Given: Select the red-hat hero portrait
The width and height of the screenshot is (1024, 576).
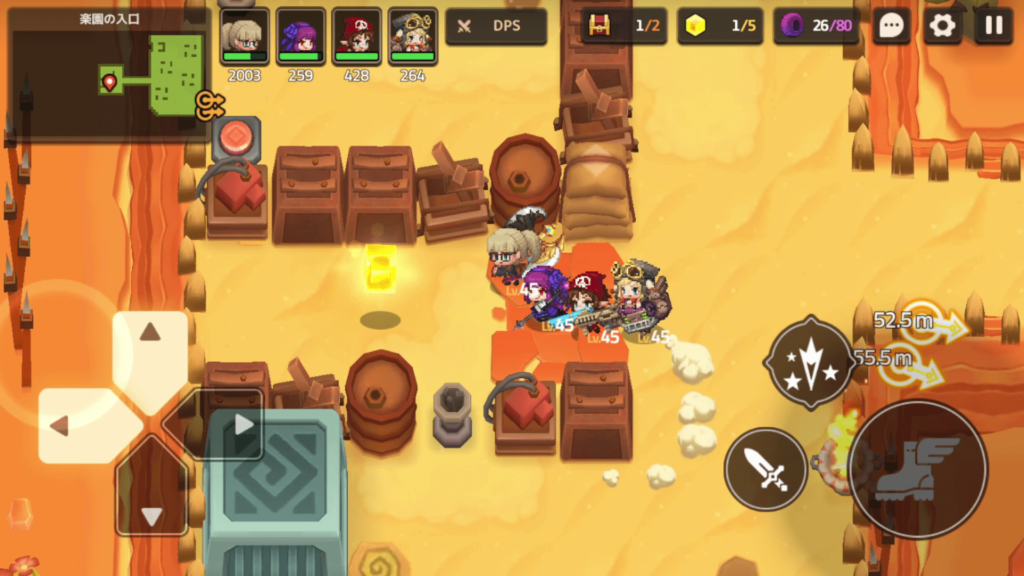Looking at the screenshot, I should click(x=357, y=36).
